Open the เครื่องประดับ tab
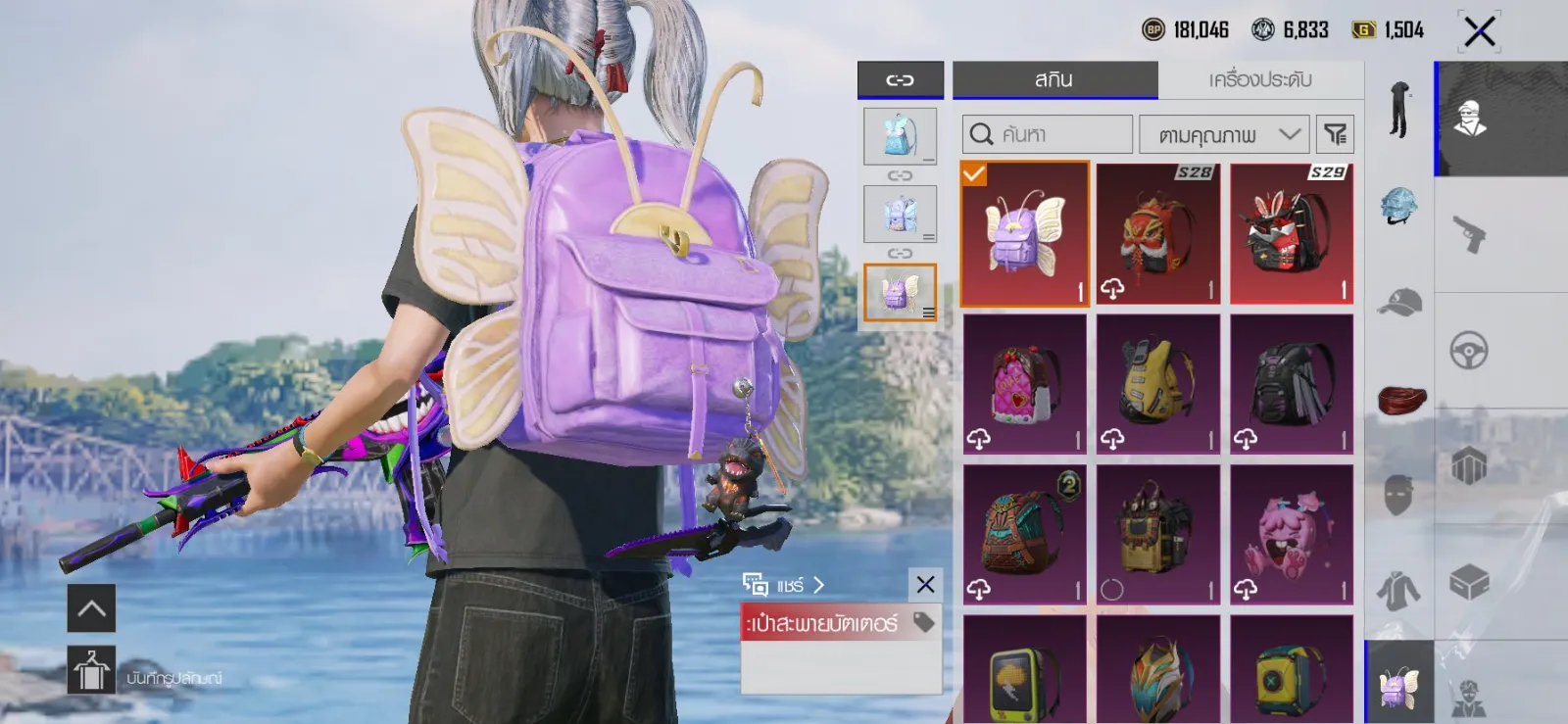Viewport: 1568px width, 724px height. pyautogui.click(x=1260, y=80)
